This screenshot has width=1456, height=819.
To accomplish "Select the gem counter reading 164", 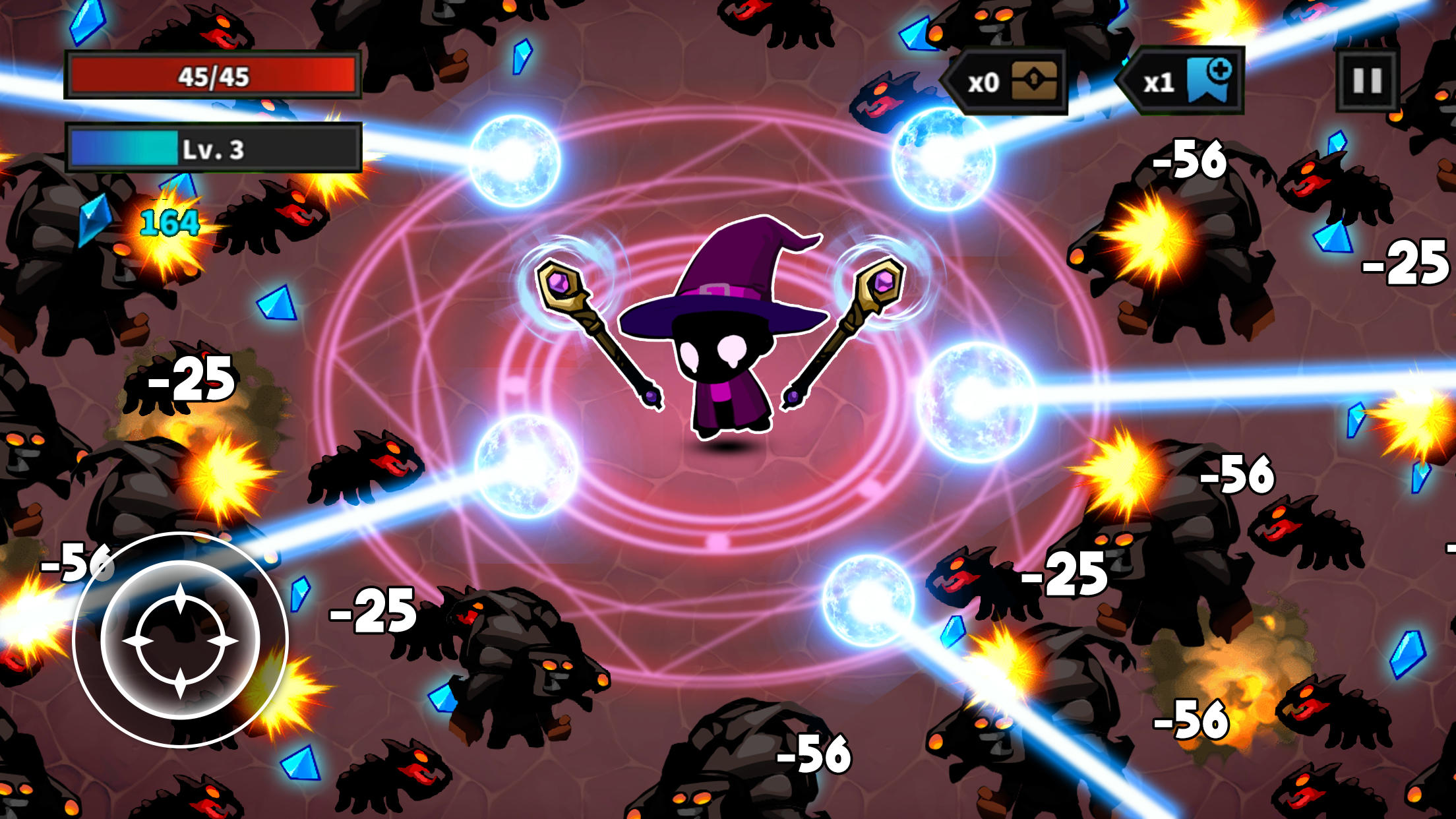I will pos(168,224).
